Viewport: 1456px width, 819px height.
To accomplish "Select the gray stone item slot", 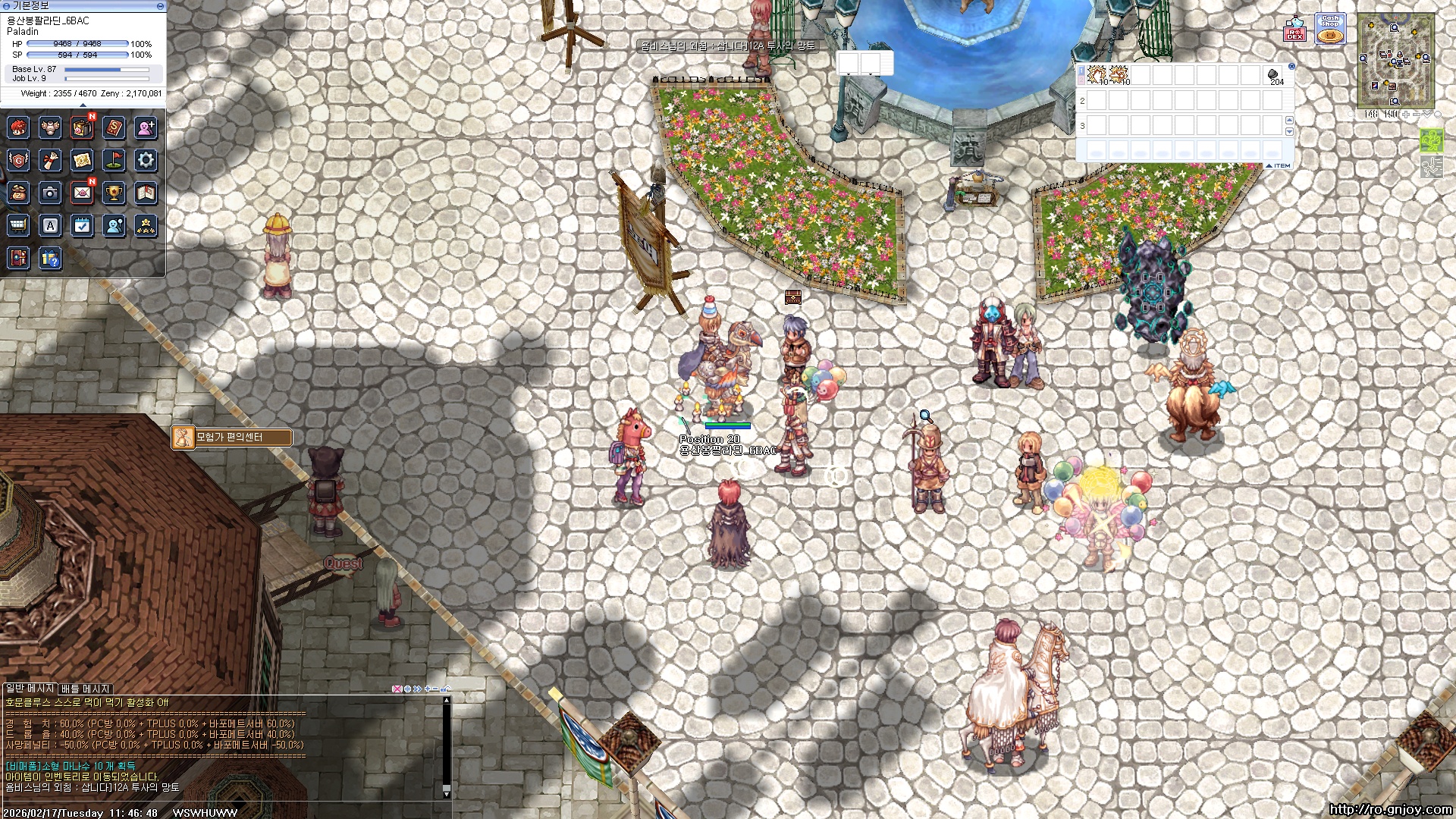I will 1273,74.
